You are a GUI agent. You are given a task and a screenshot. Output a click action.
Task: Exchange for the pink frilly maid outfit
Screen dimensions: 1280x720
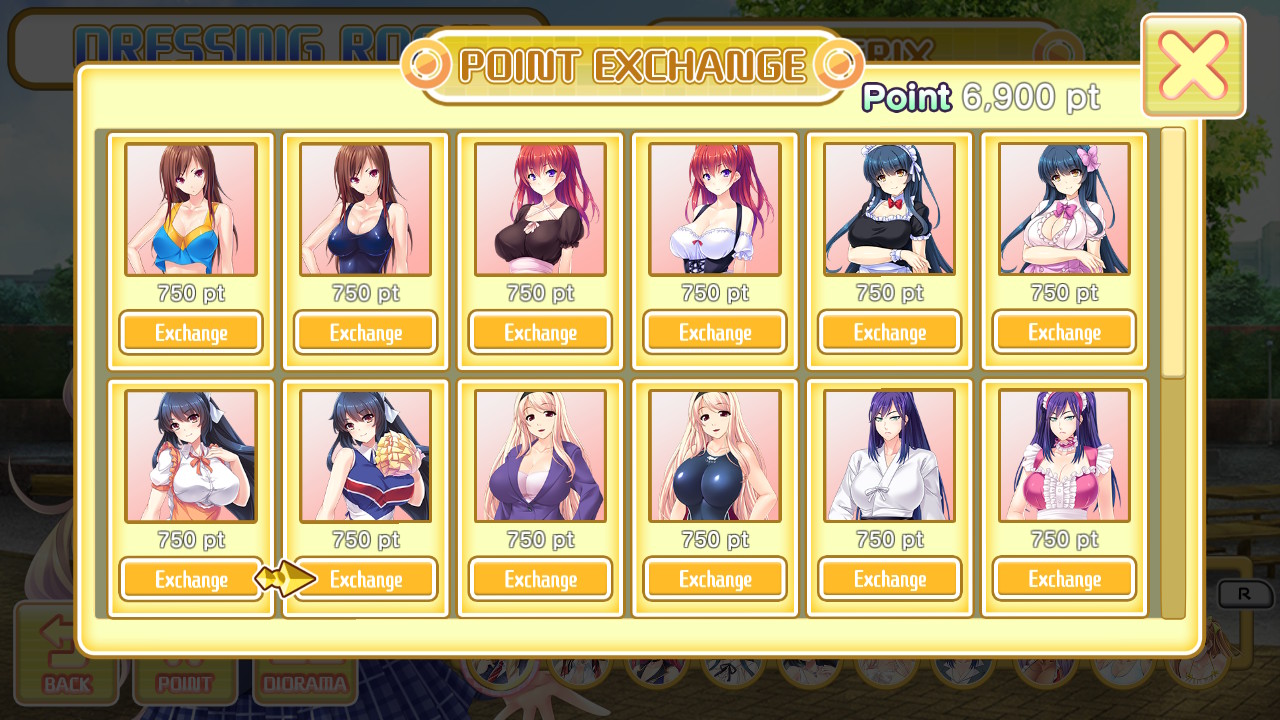coord(1064,579)
